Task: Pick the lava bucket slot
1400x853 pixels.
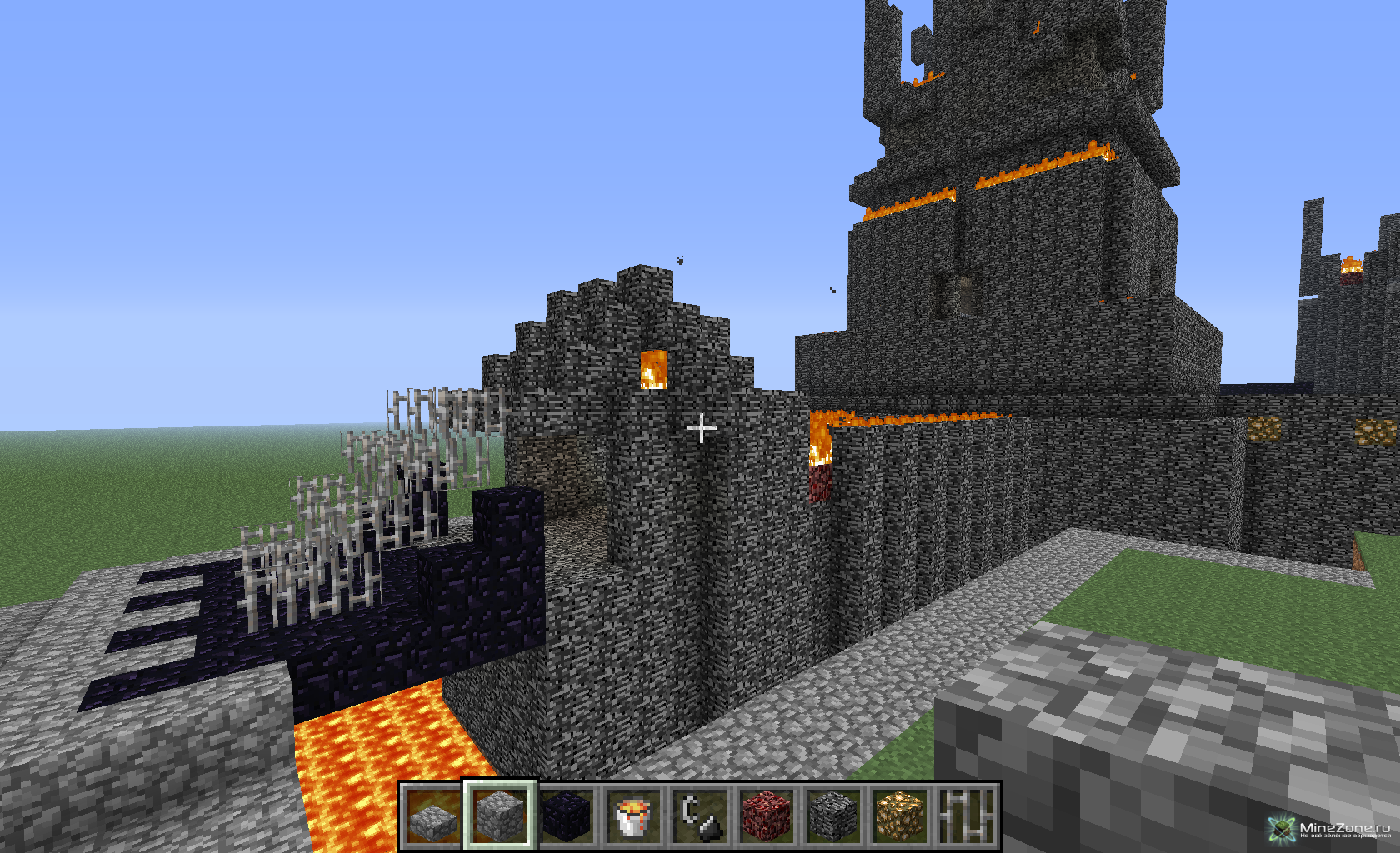Action: 632,816
